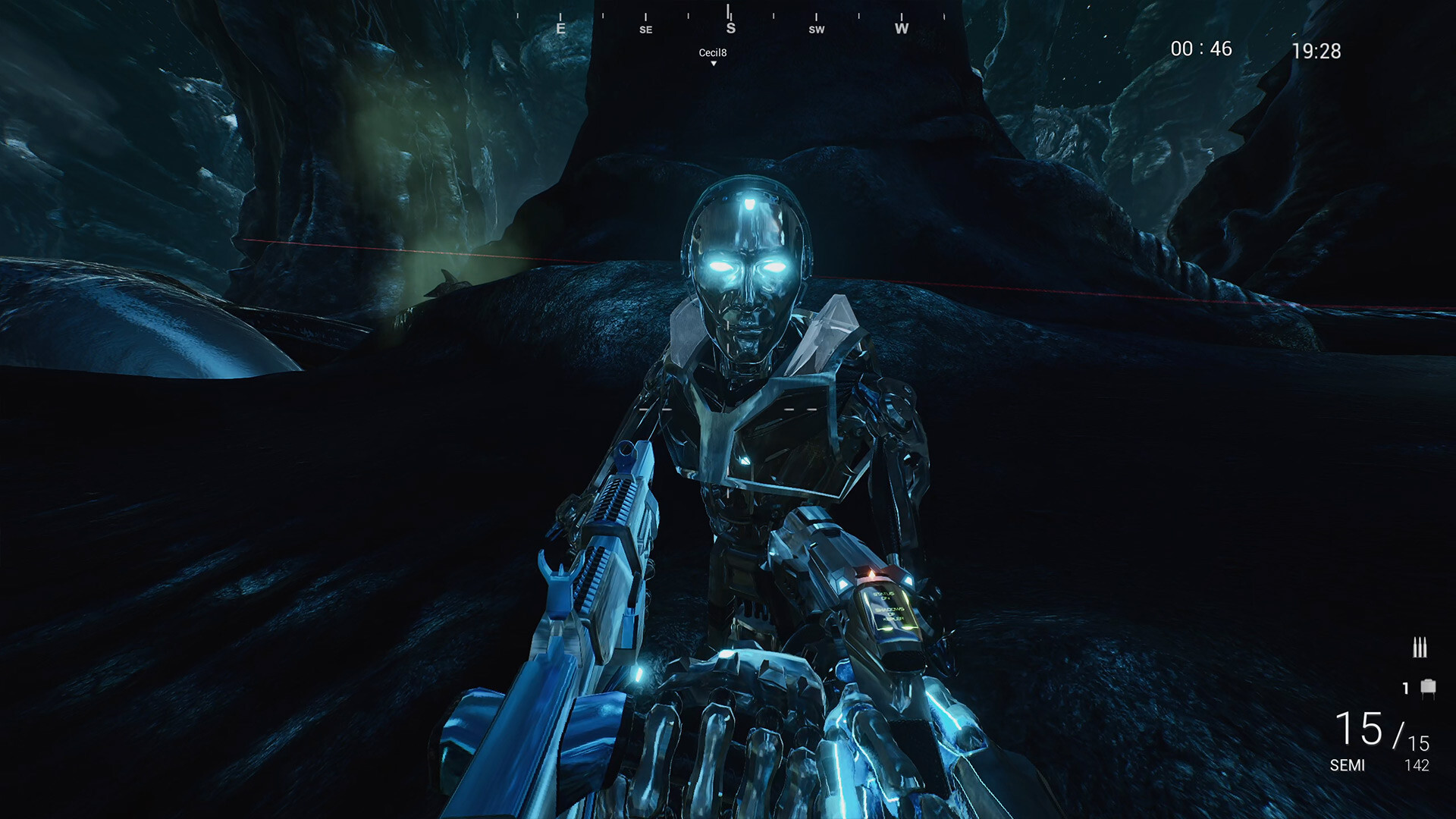
Task: Click the SE heading indicator
Action: click(x=645, y=29)
